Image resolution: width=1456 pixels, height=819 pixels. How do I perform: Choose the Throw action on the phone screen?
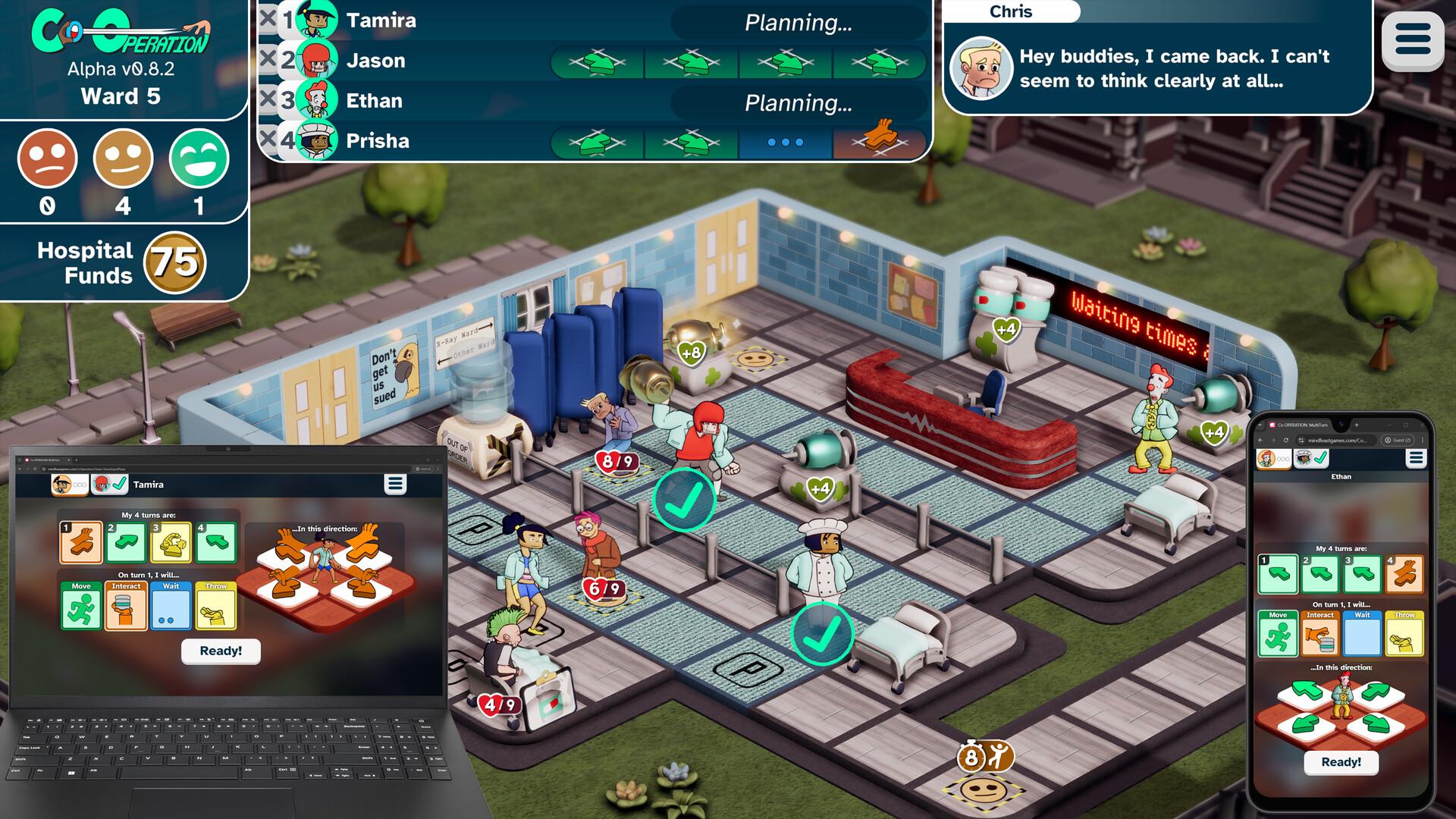(1404, 635)
